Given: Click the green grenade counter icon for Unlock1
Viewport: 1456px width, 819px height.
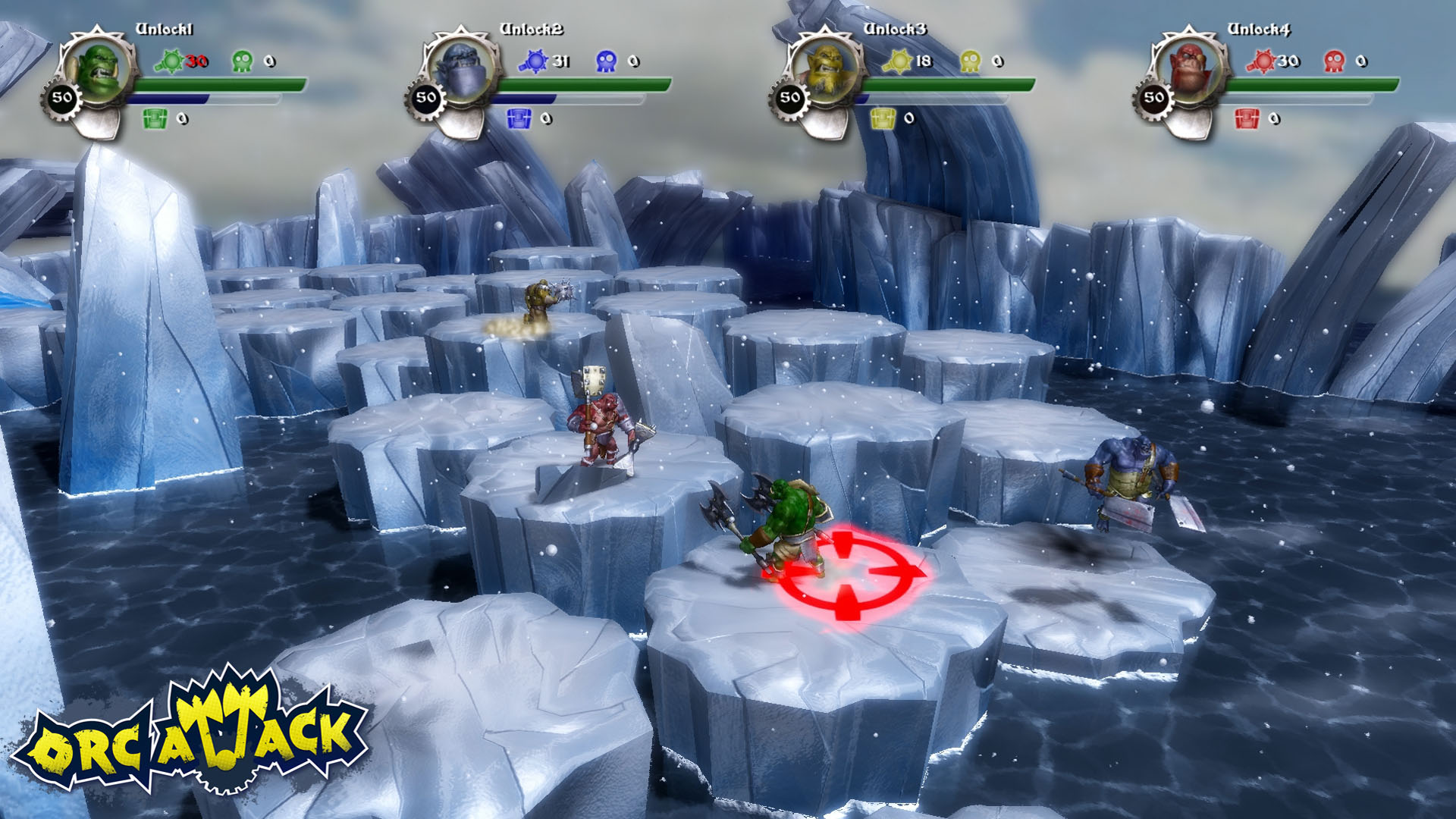Looking at the screenshot, I should pyautogui.click(x=171, y=59).
